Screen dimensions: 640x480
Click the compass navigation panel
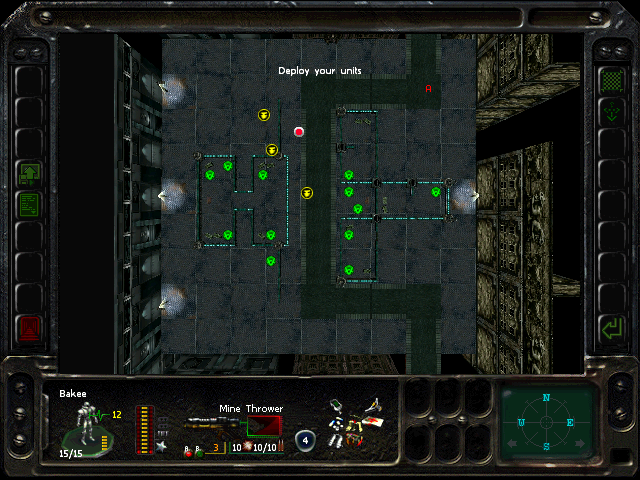546,421
